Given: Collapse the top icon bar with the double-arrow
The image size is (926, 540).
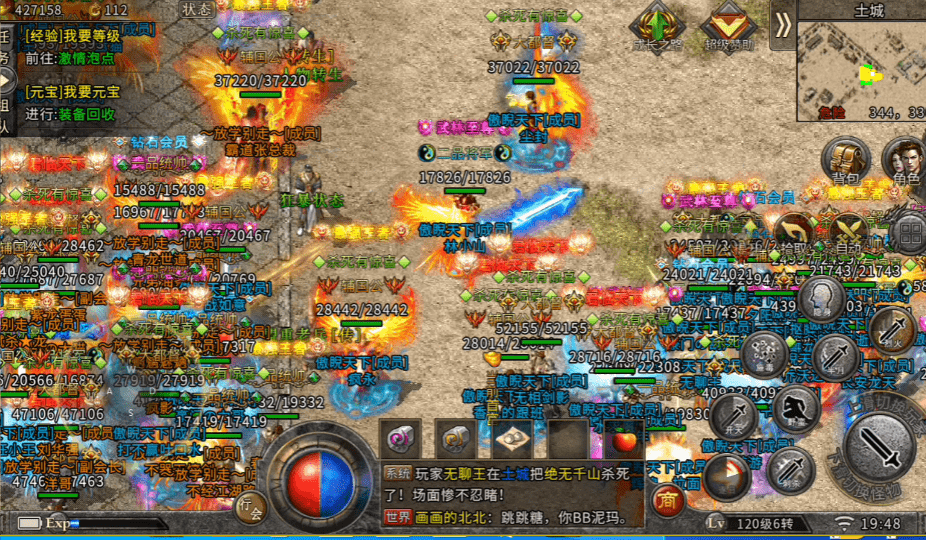Looking at the screenshot, I should point(783,24).
